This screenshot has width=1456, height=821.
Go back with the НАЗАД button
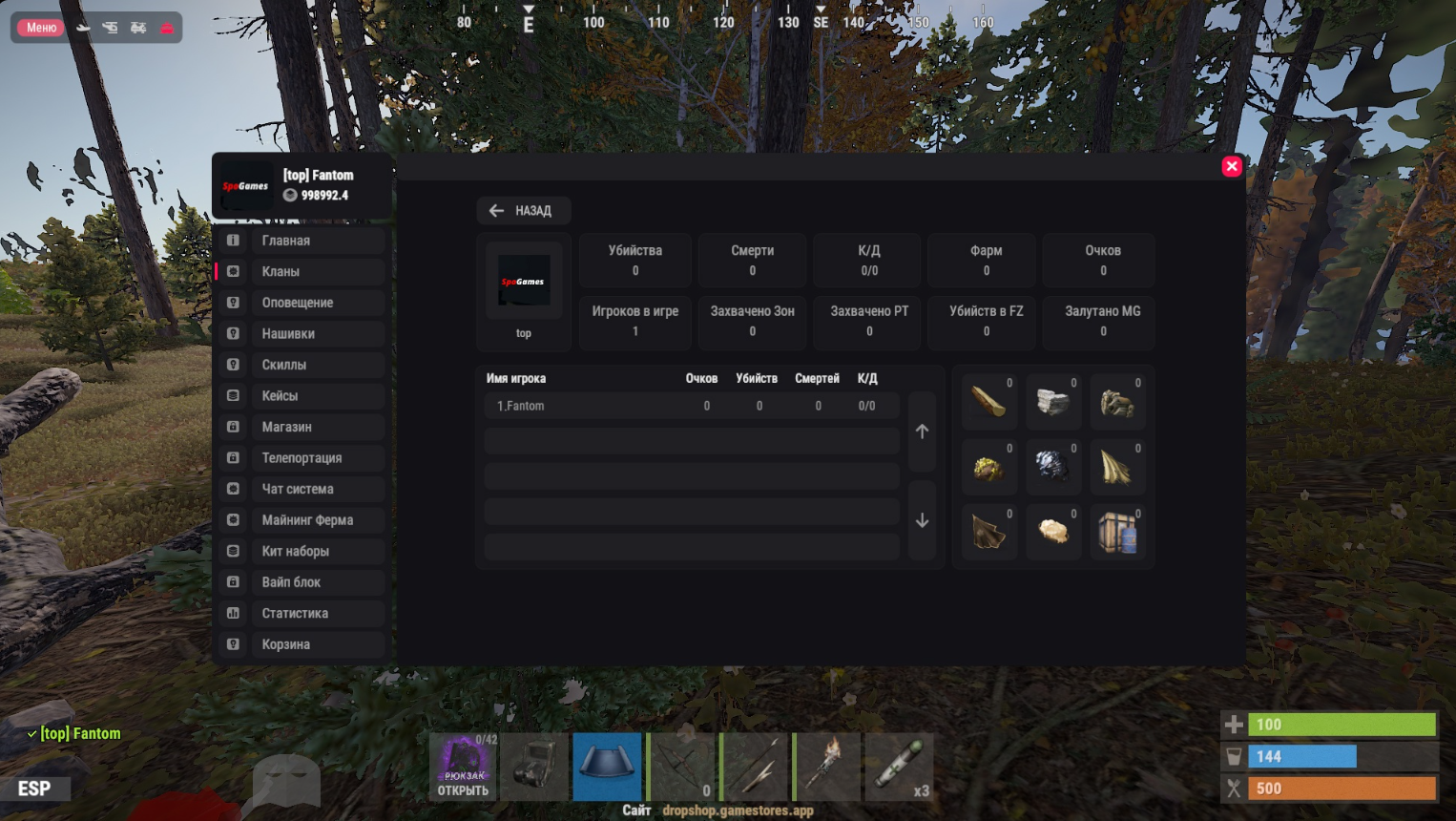(523, 211)
